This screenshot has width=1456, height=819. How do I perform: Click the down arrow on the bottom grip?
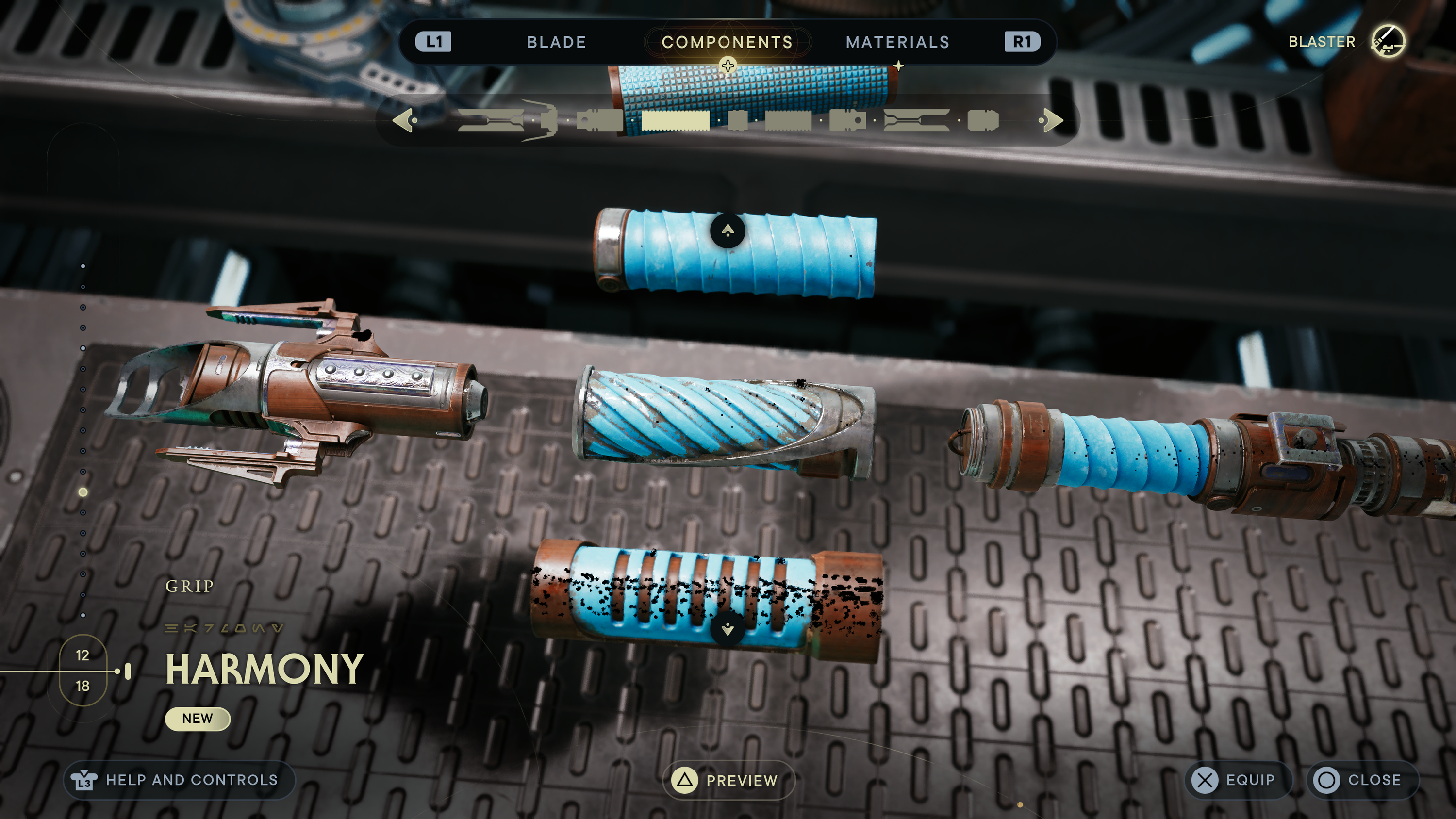(x=728, y=629)
